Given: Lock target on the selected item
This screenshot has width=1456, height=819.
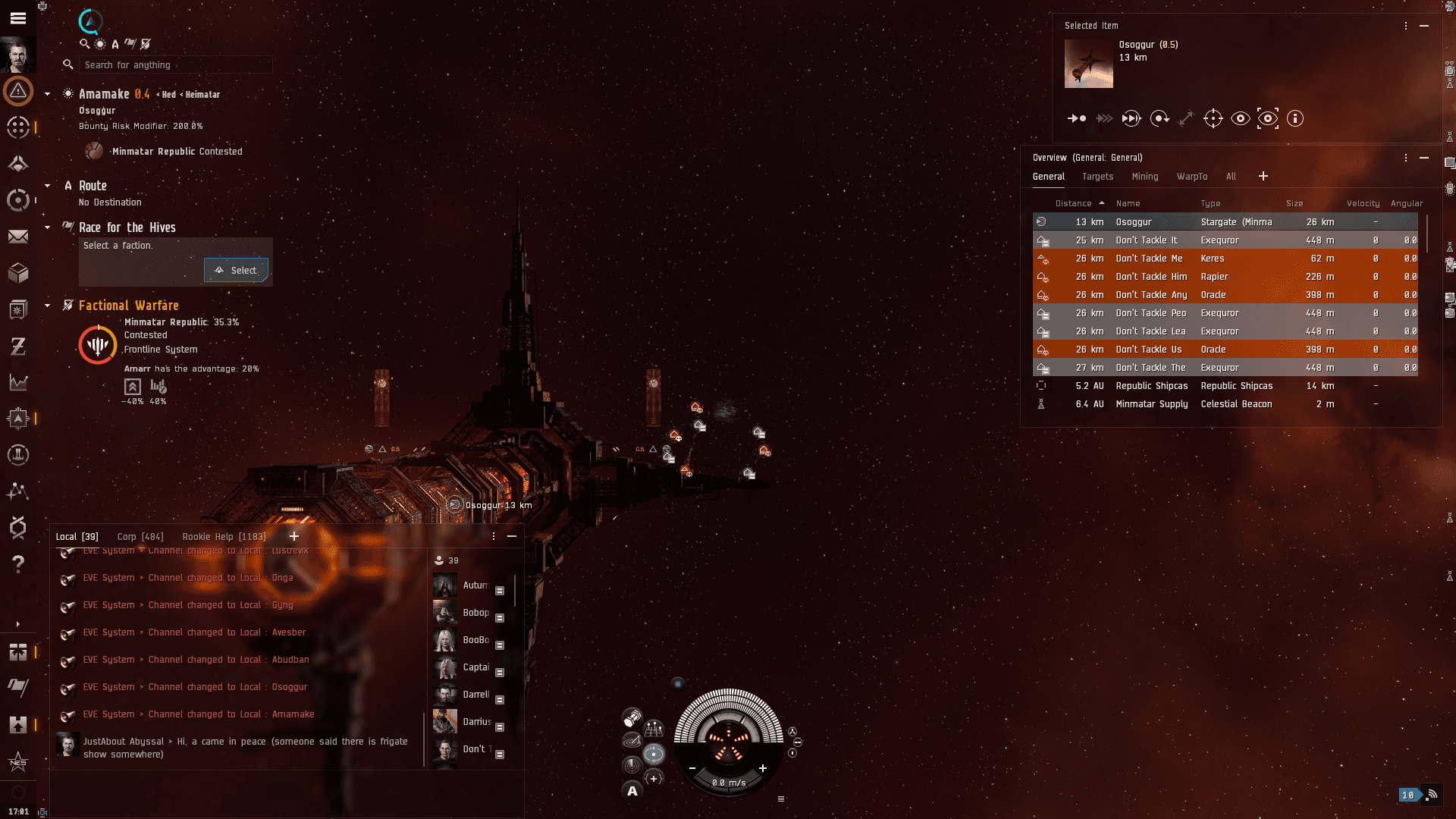Looking at the screenshot, I should [x=1213, y=118].
